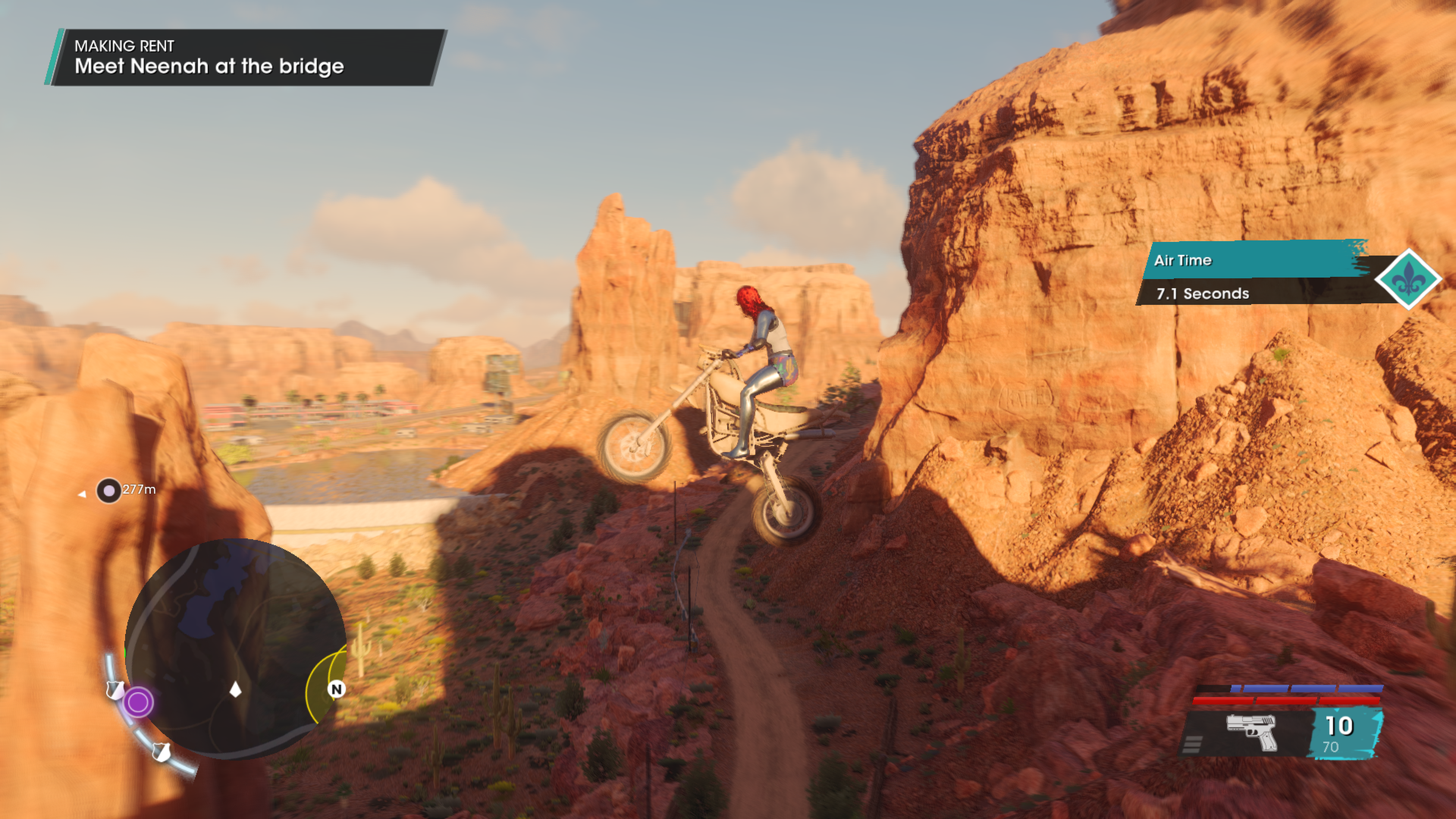Select the player arrow on the minimap
This screenshot has height=819, width=1456.
click(236, 689)
